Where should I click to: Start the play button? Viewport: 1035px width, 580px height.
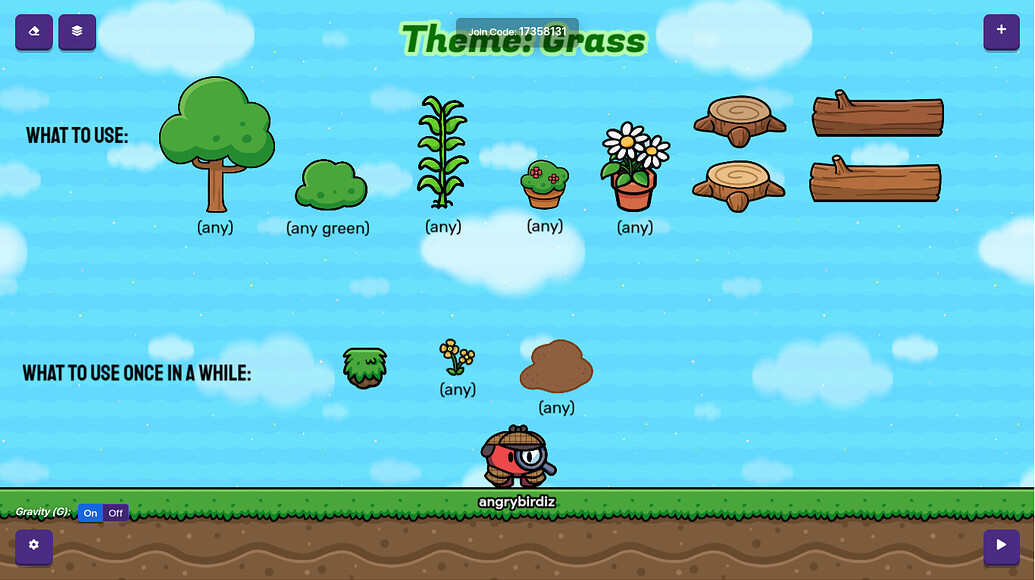coord(1001,546)
